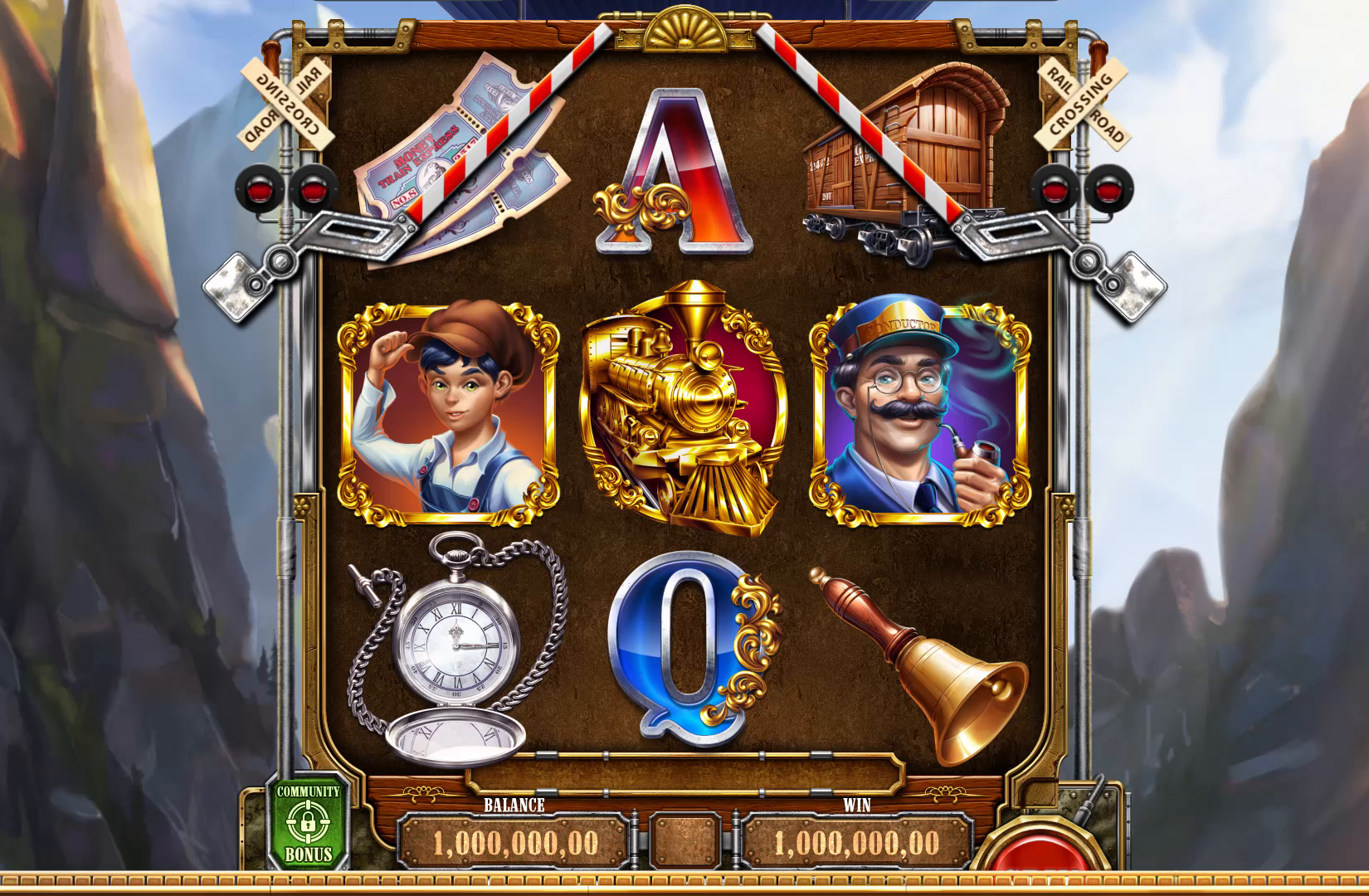Viewport: 1369px width, 896px height.
Task: Select the boy in overalls symbol
Action: pyautogui.click(x=448, y=412)
